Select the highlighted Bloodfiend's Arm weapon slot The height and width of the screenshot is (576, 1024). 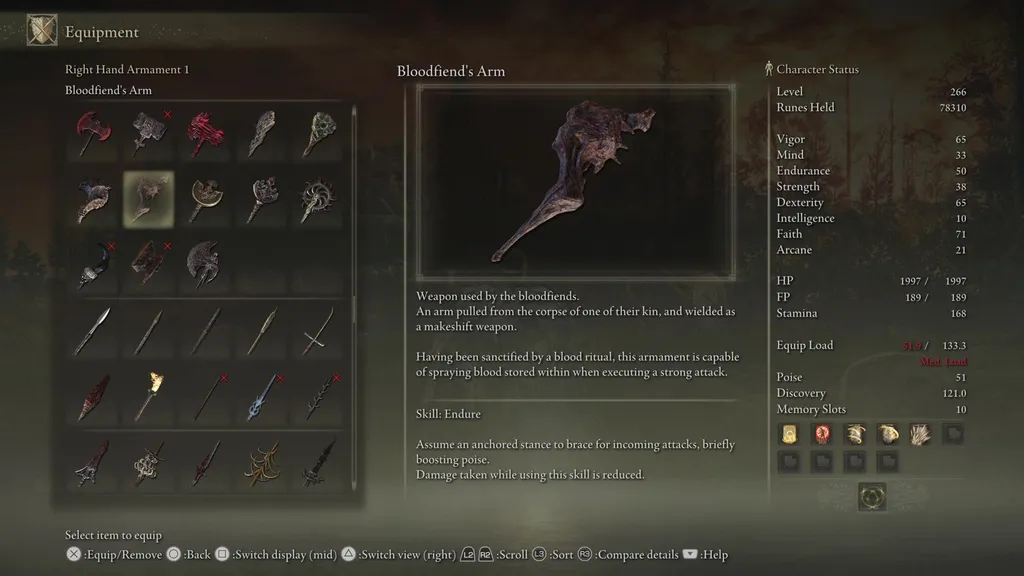(148, 199)
